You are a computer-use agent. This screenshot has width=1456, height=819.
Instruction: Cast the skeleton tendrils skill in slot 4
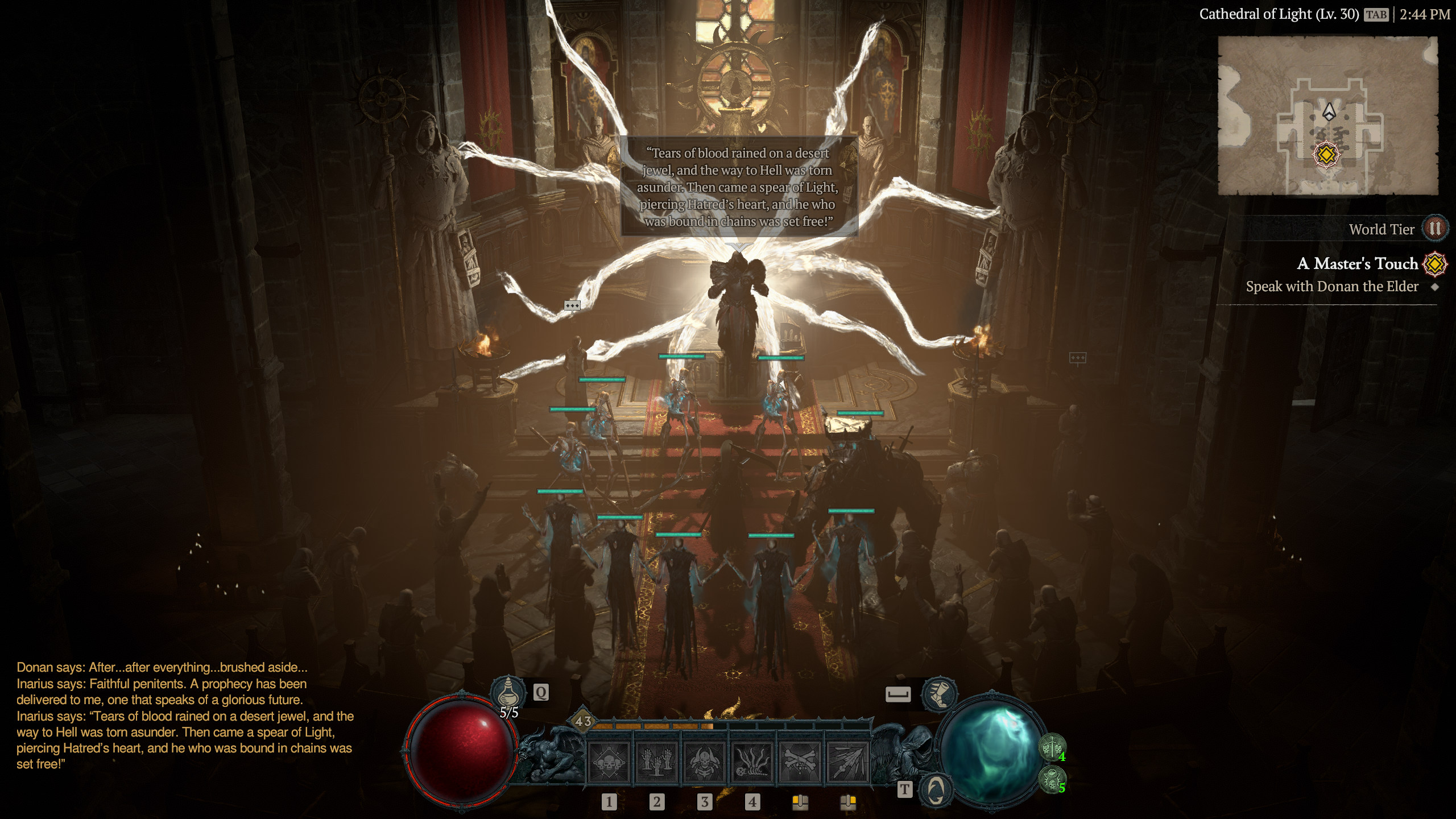pos(752,762)
